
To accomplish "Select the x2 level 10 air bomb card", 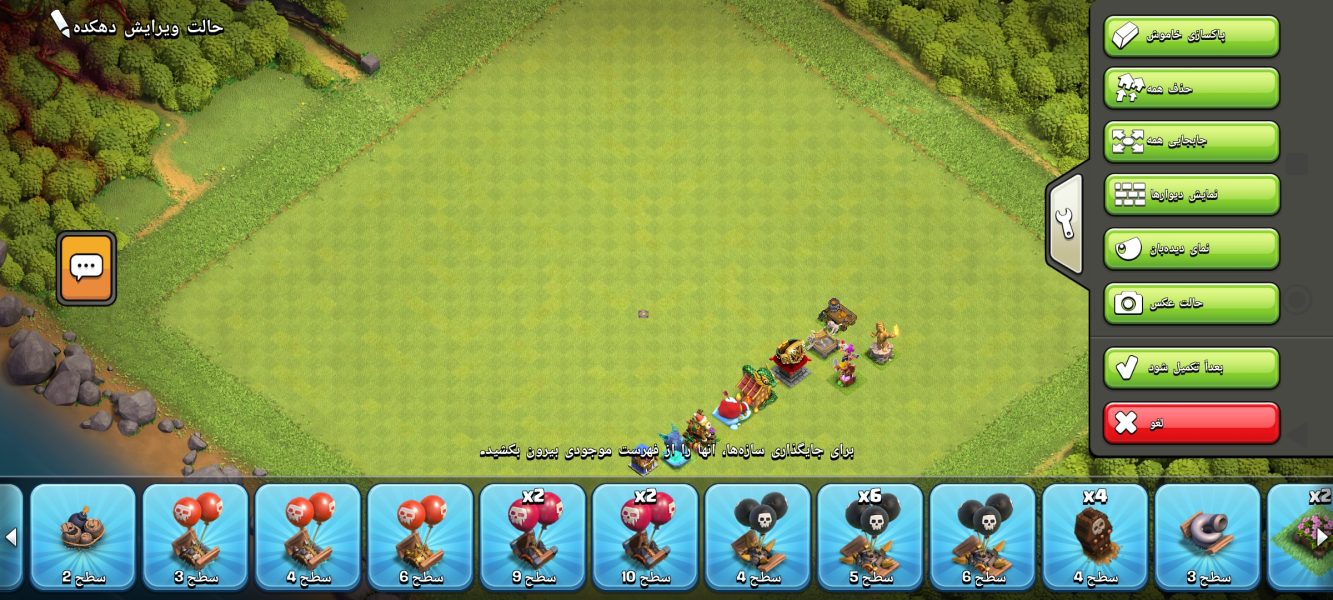I will coord(645,536).
